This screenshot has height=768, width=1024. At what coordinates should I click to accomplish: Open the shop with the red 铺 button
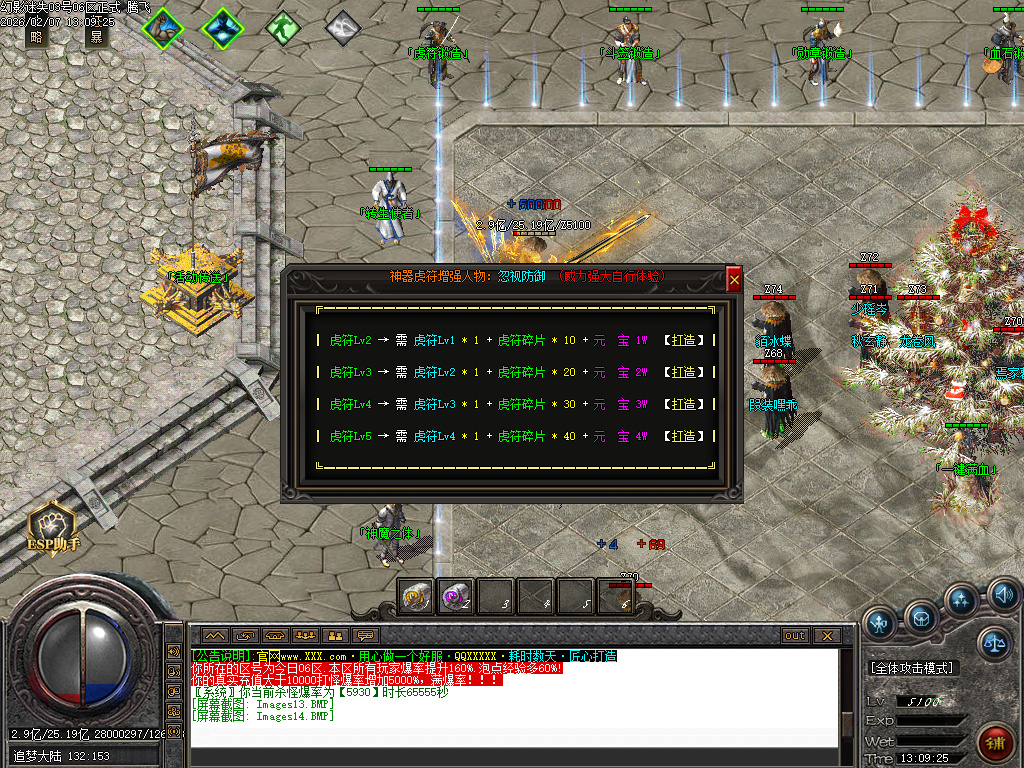(996, 744)
